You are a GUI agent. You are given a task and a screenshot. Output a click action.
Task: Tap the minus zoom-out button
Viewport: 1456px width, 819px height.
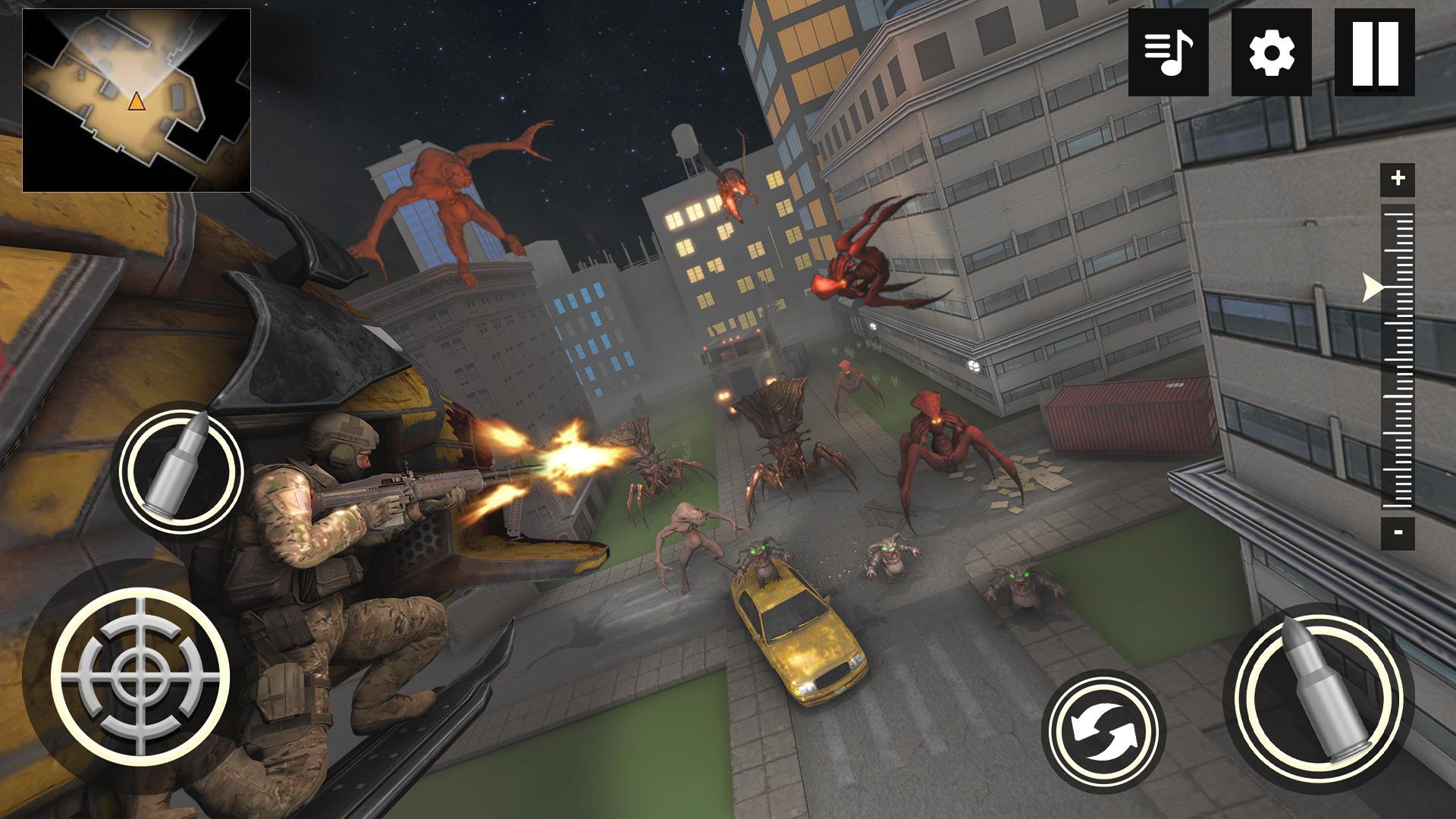pyautogui.click(x=1398, y=532)
